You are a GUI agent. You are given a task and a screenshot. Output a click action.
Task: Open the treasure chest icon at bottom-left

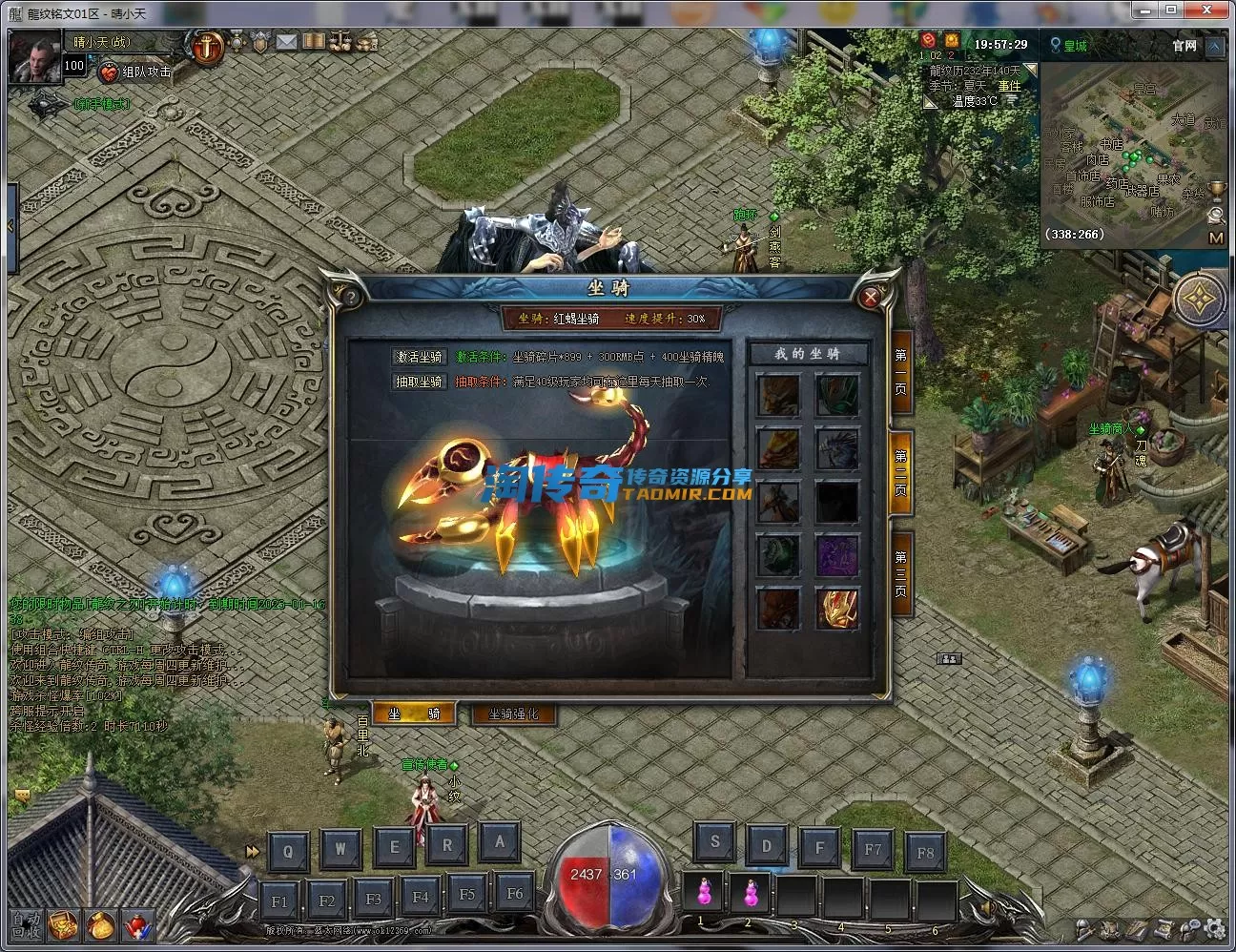[64, 924]
